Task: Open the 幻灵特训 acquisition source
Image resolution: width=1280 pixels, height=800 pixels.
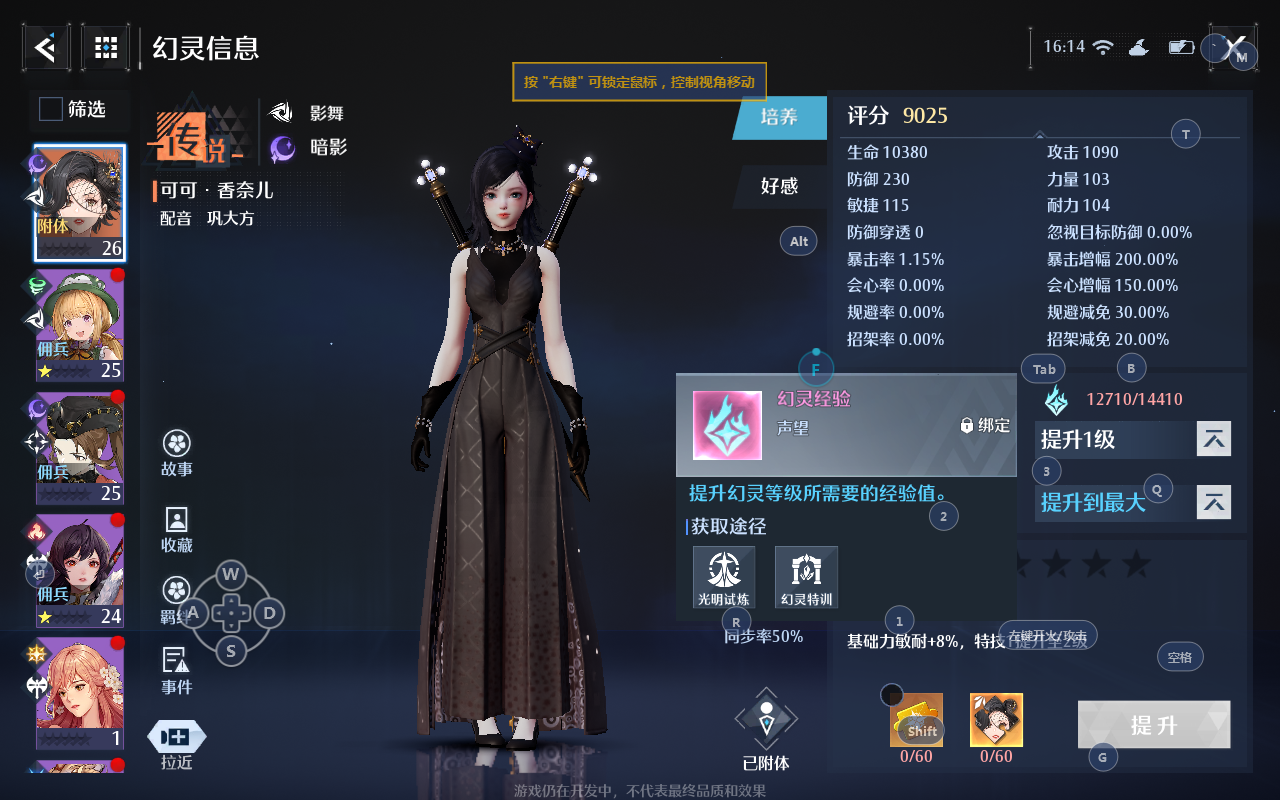Action: pyautogui.click(x=806, y=578)
